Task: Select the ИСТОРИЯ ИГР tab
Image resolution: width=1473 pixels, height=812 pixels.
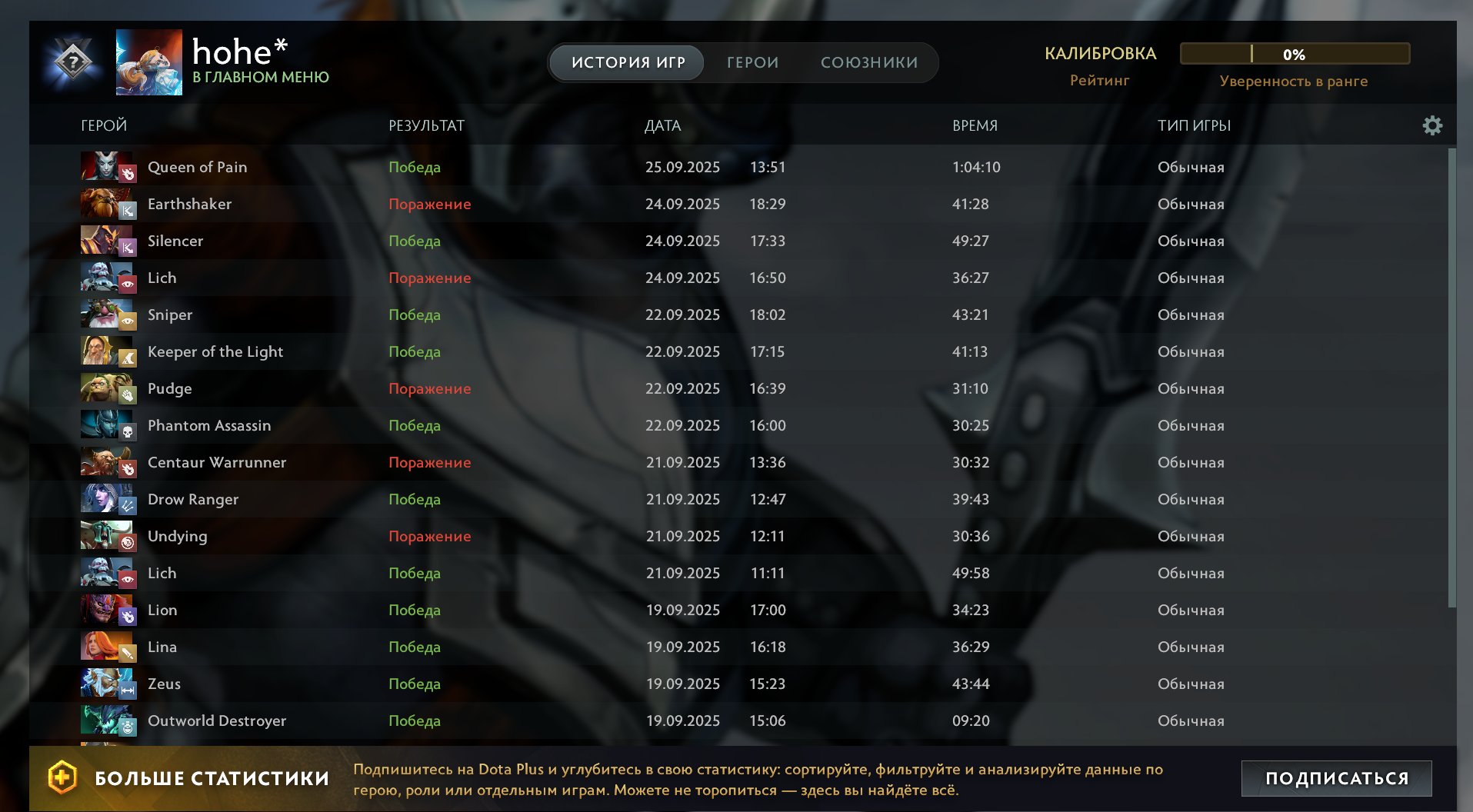Action: [625, 62]
